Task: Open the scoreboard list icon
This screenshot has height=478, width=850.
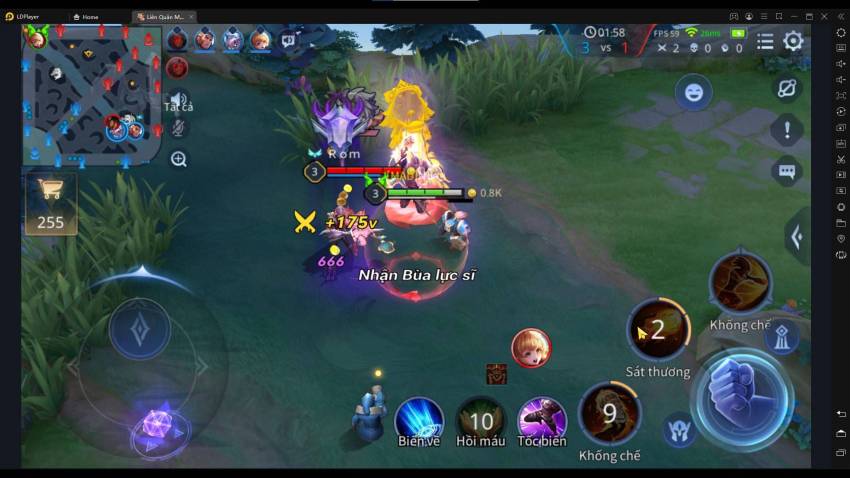Action: pyautogui.click(x=765, y=41)
